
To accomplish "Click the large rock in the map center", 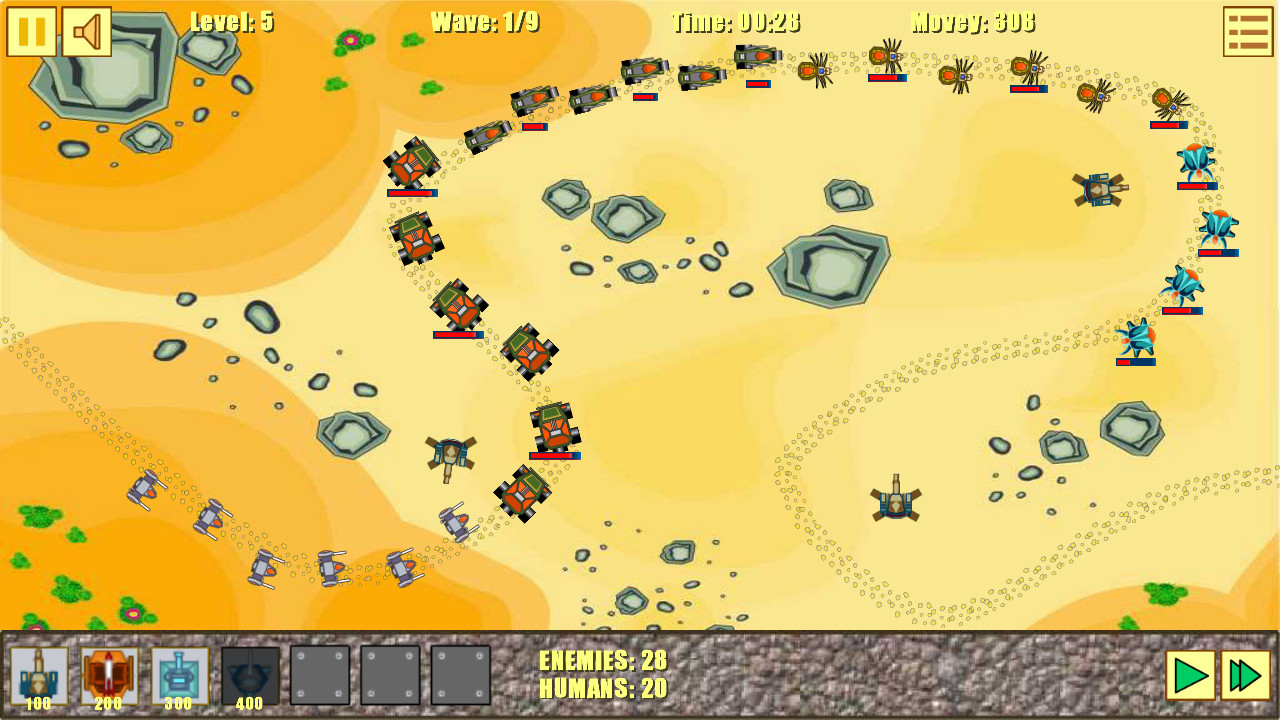I will click(828, 262).
